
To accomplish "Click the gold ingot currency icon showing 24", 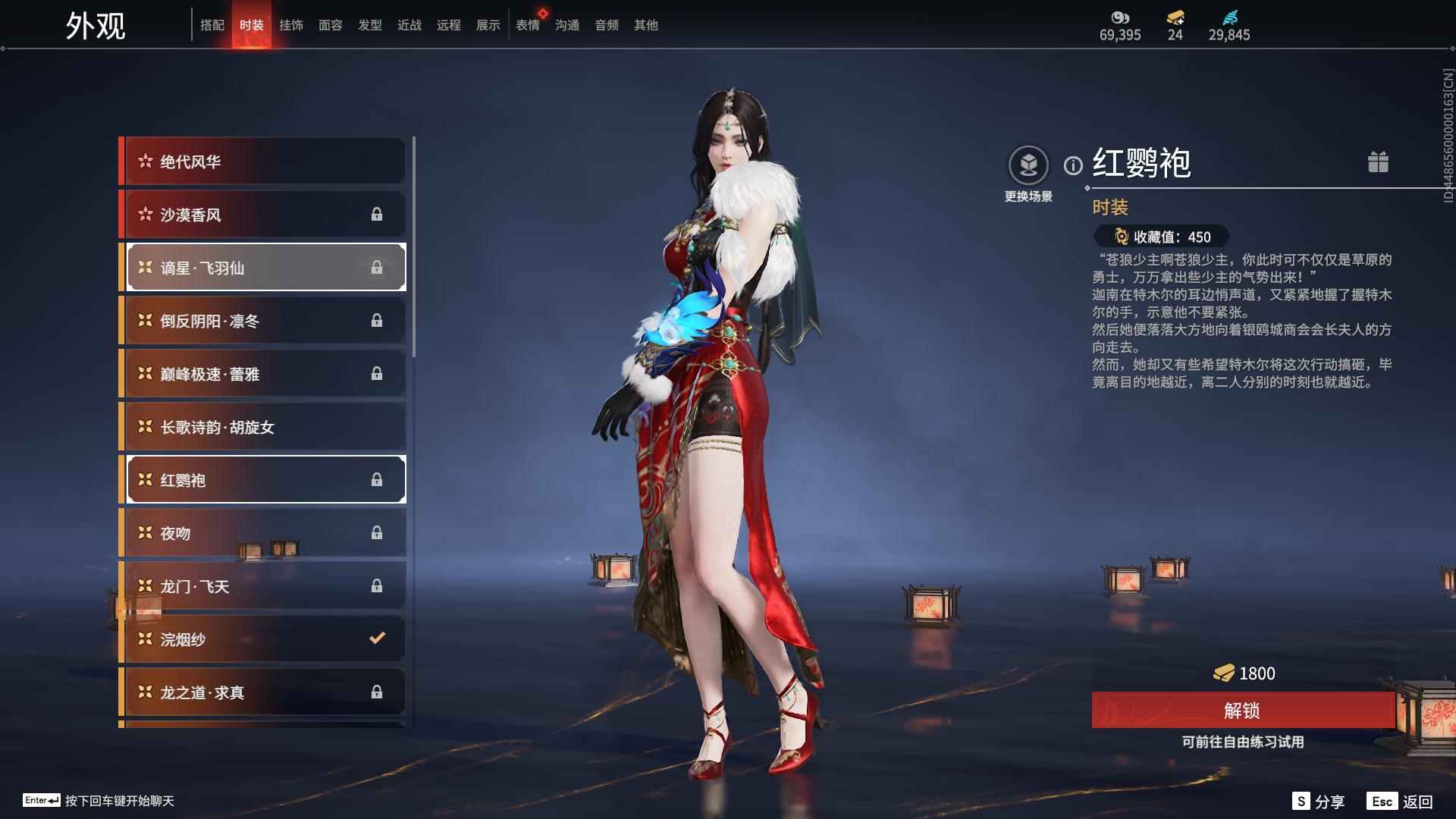I will [1173, 18].
